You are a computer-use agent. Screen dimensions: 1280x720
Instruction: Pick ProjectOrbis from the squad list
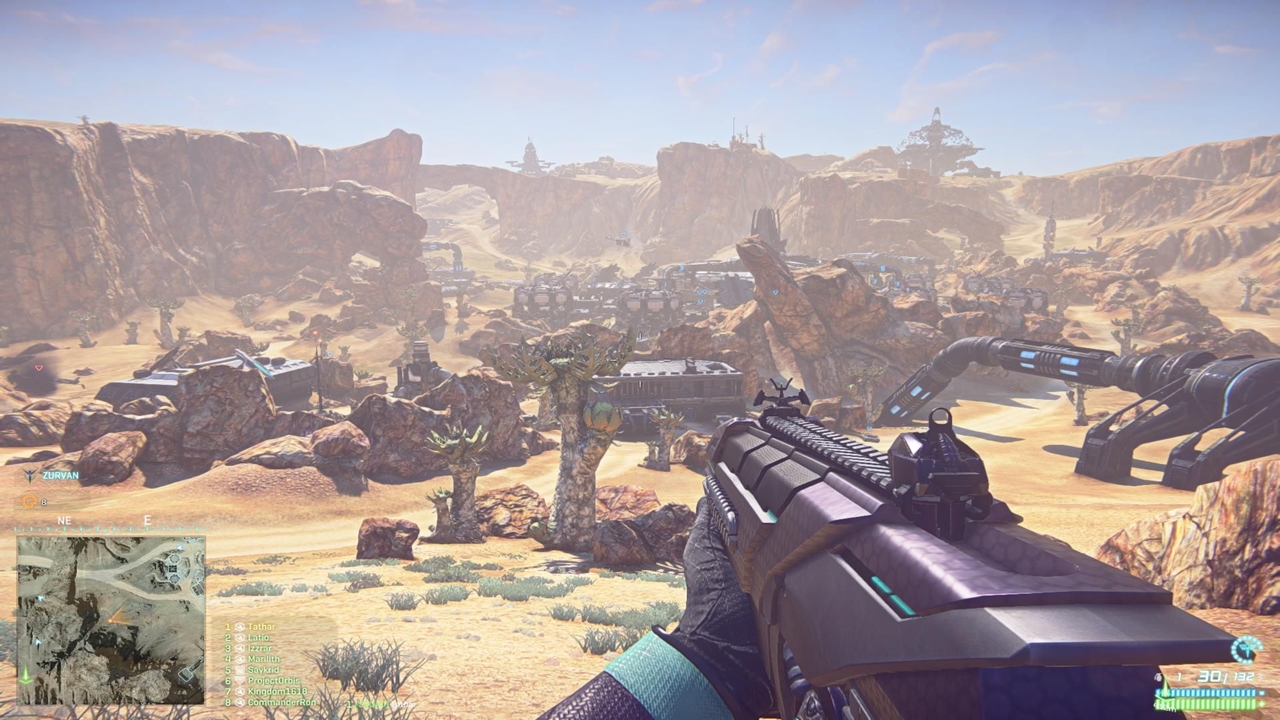pyautogui.click(x=270, y=681)
